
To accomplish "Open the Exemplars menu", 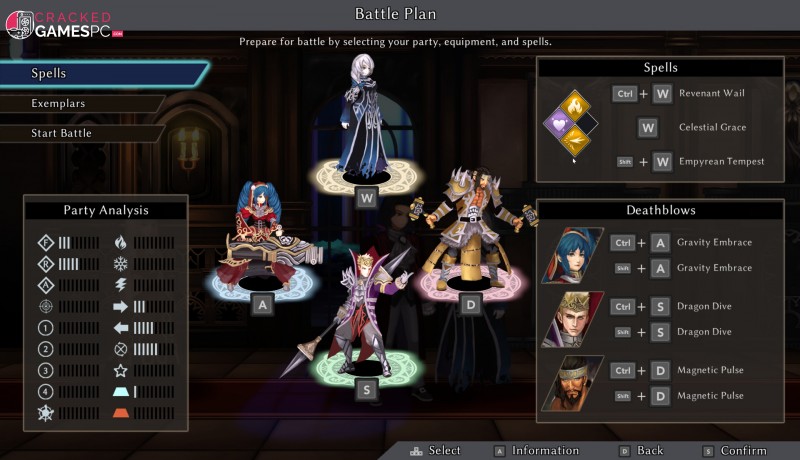I will point(80,103).
